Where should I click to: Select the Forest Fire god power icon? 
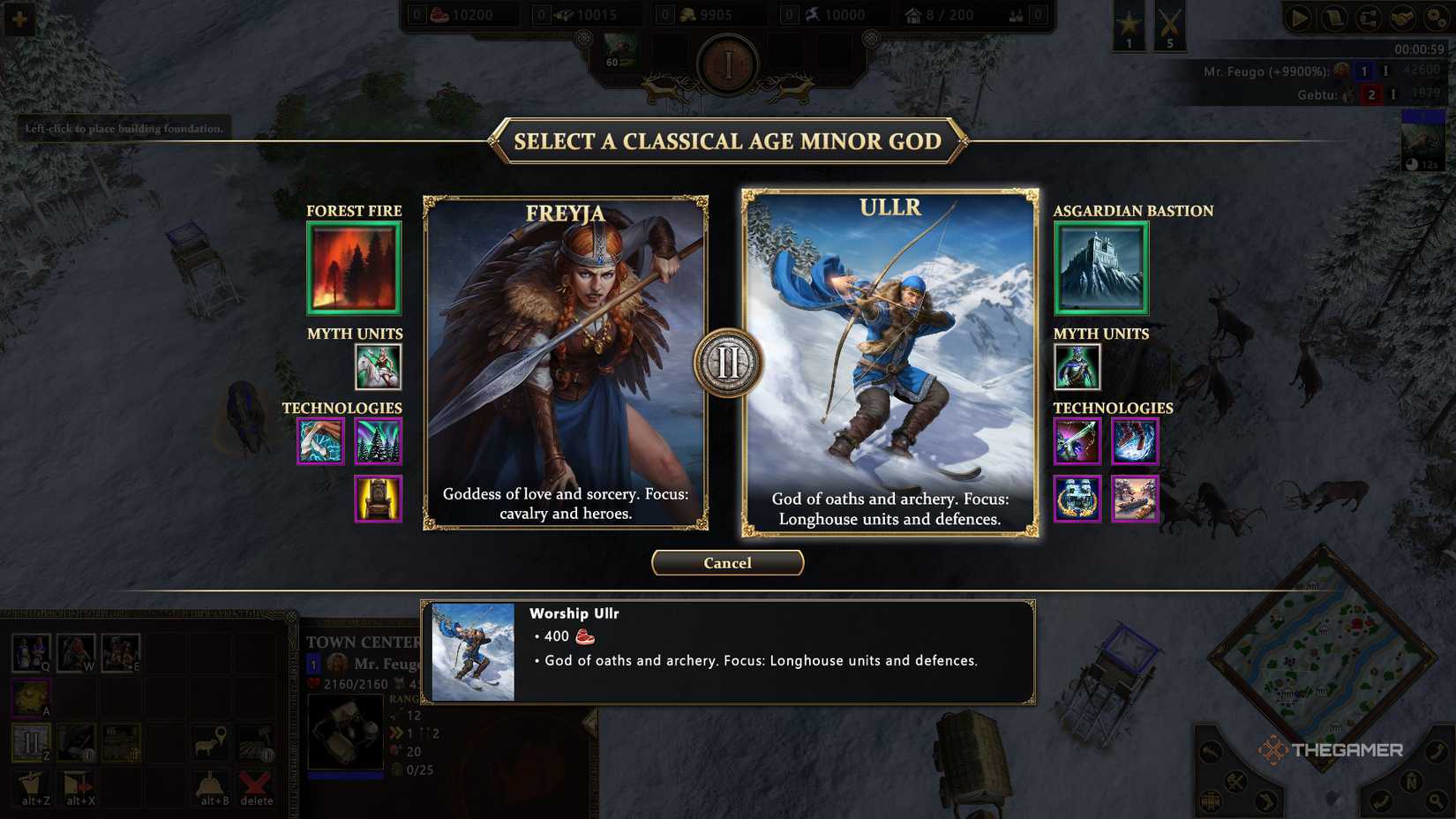(353, 267)
